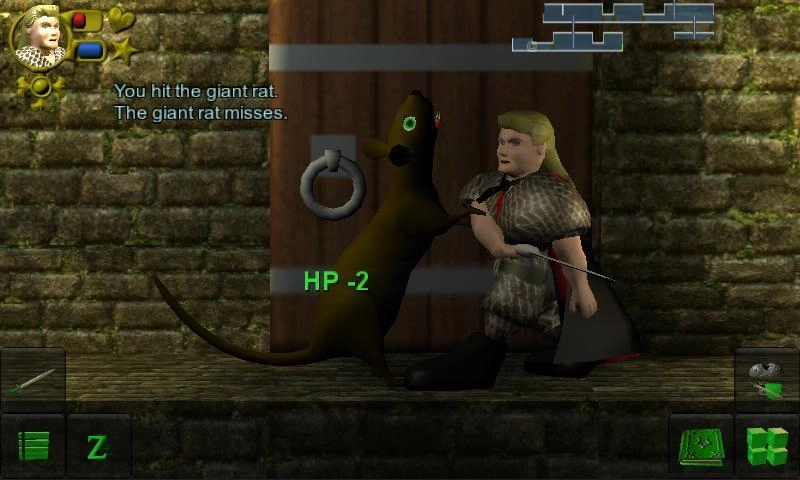Select the equipped dagger weapon slot
This screenshot has width=800, height=480.
pyautogui.click(x=33, y=380)
